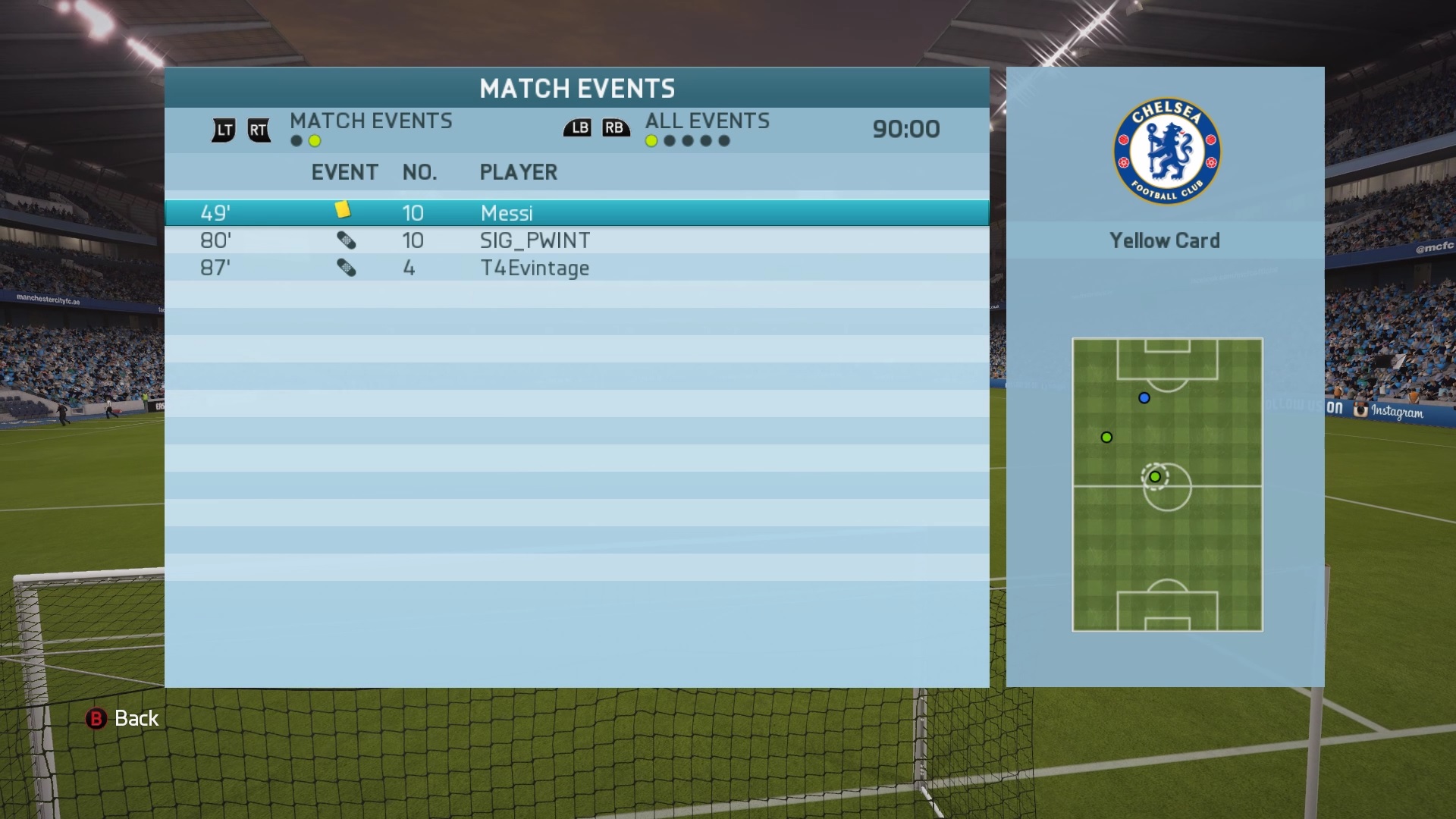Switch to the All Events filter
Screen dimensions: 1456x819
coord(707,121)
